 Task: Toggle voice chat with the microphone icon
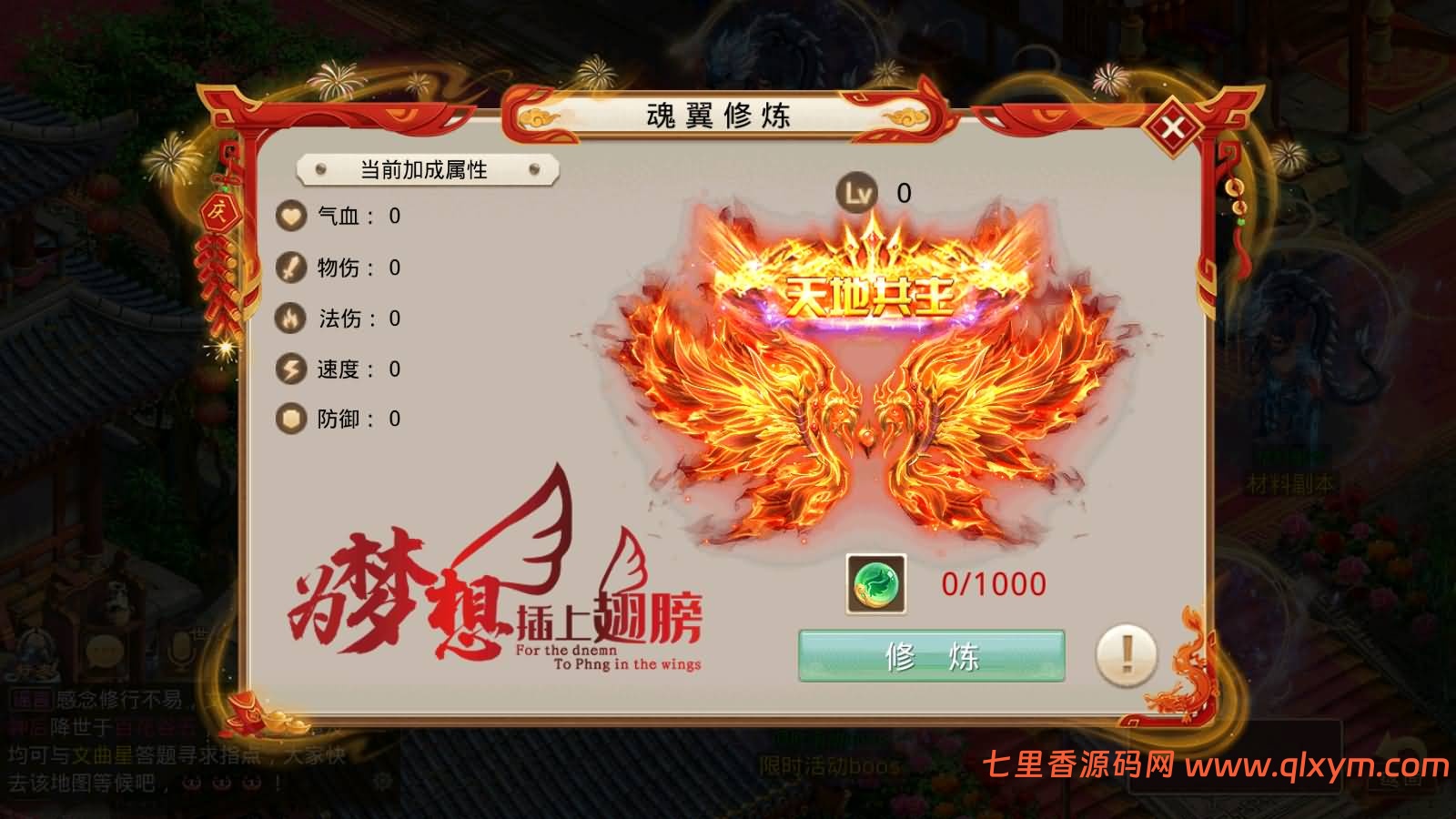pyautogui.click(x=181, y=652)
